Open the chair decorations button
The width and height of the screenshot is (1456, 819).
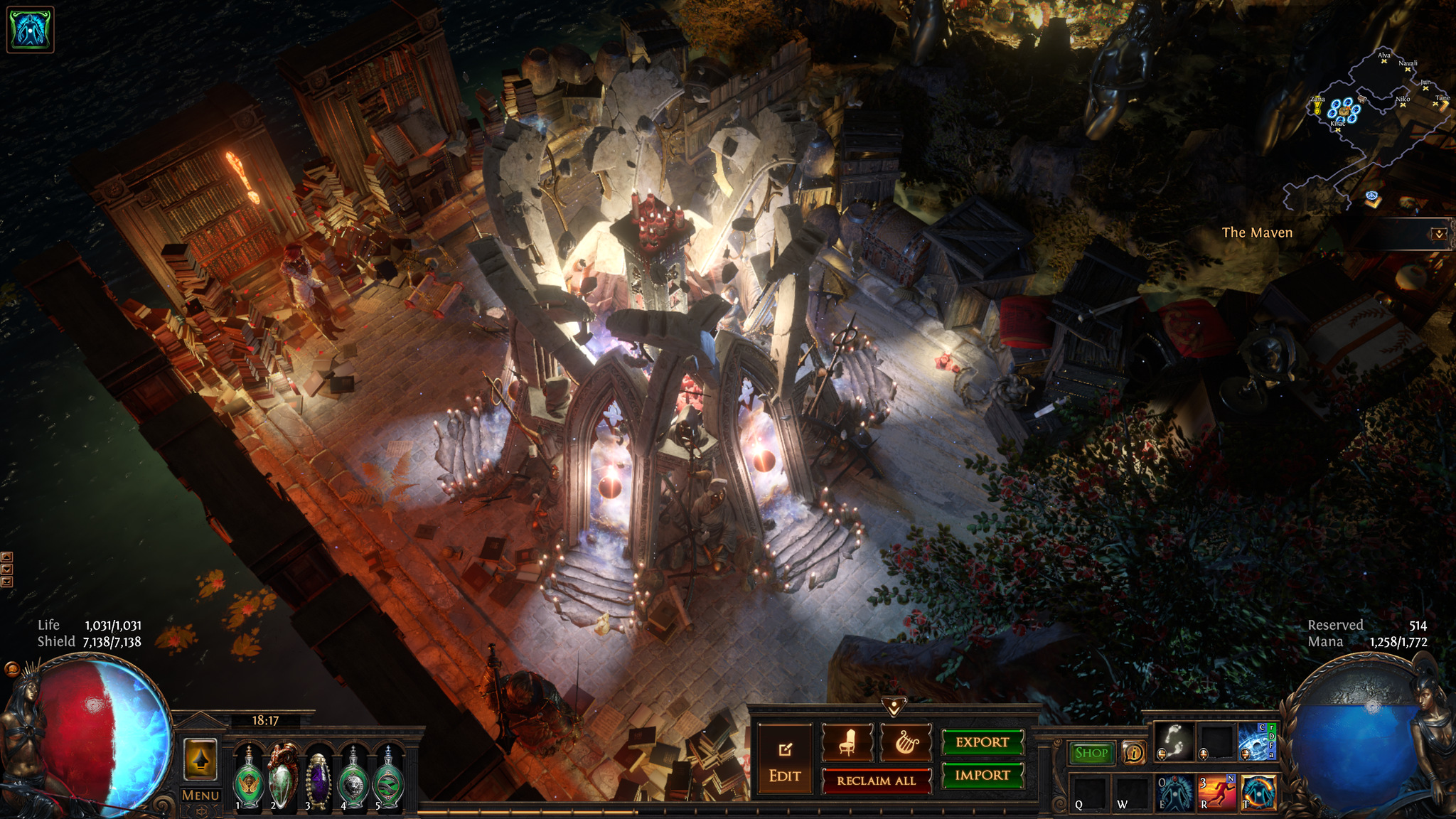pos(847,743)
